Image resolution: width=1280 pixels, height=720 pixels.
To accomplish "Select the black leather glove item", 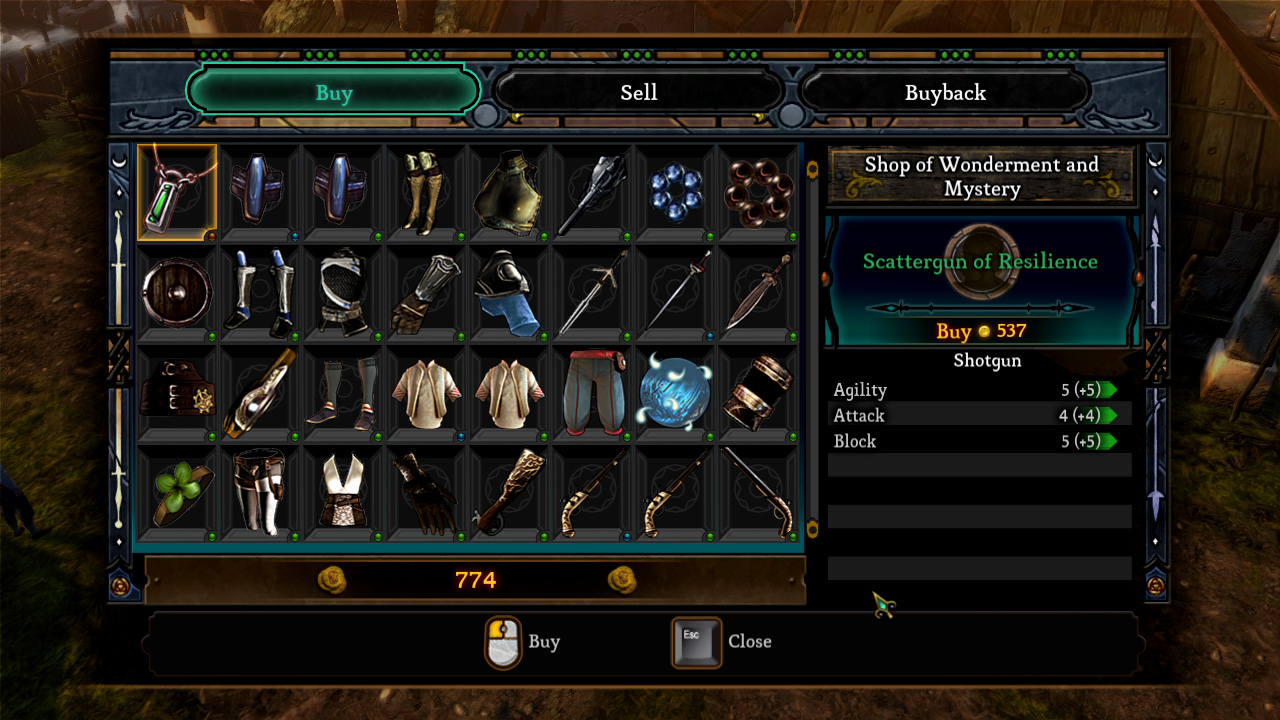I will pos(425,492).
